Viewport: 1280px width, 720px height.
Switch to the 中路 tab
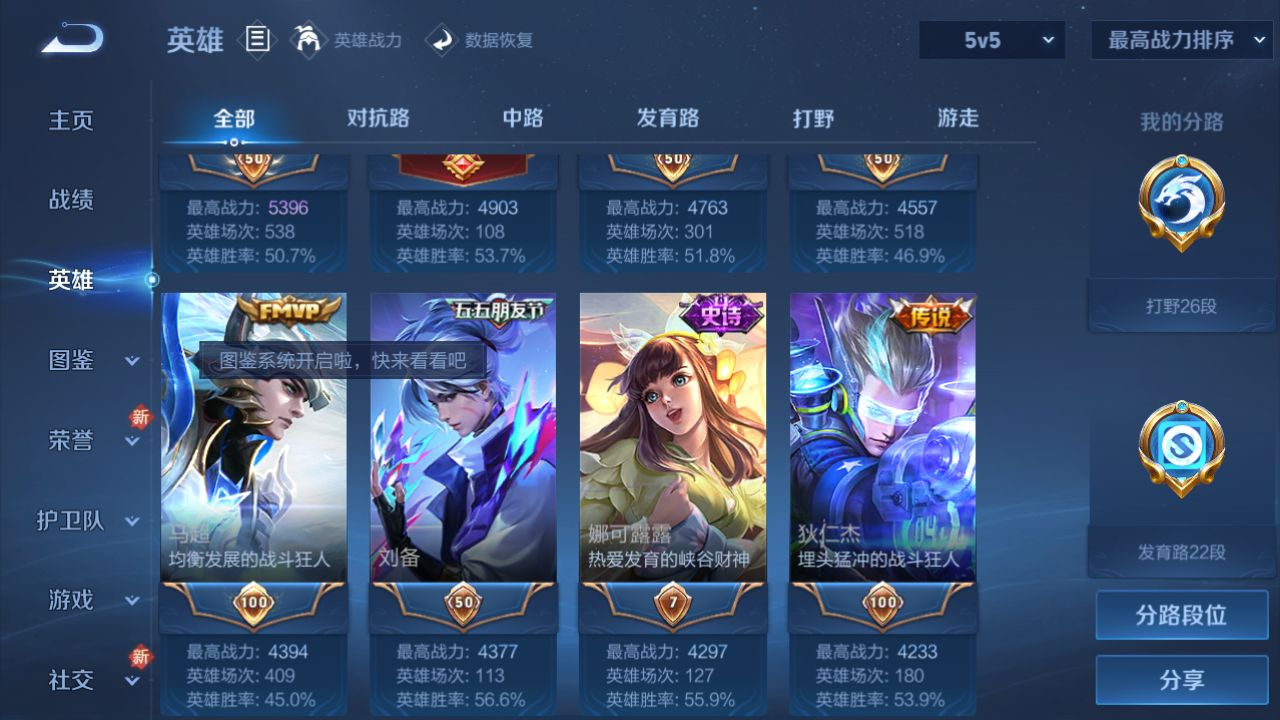[x=523, y=118]
